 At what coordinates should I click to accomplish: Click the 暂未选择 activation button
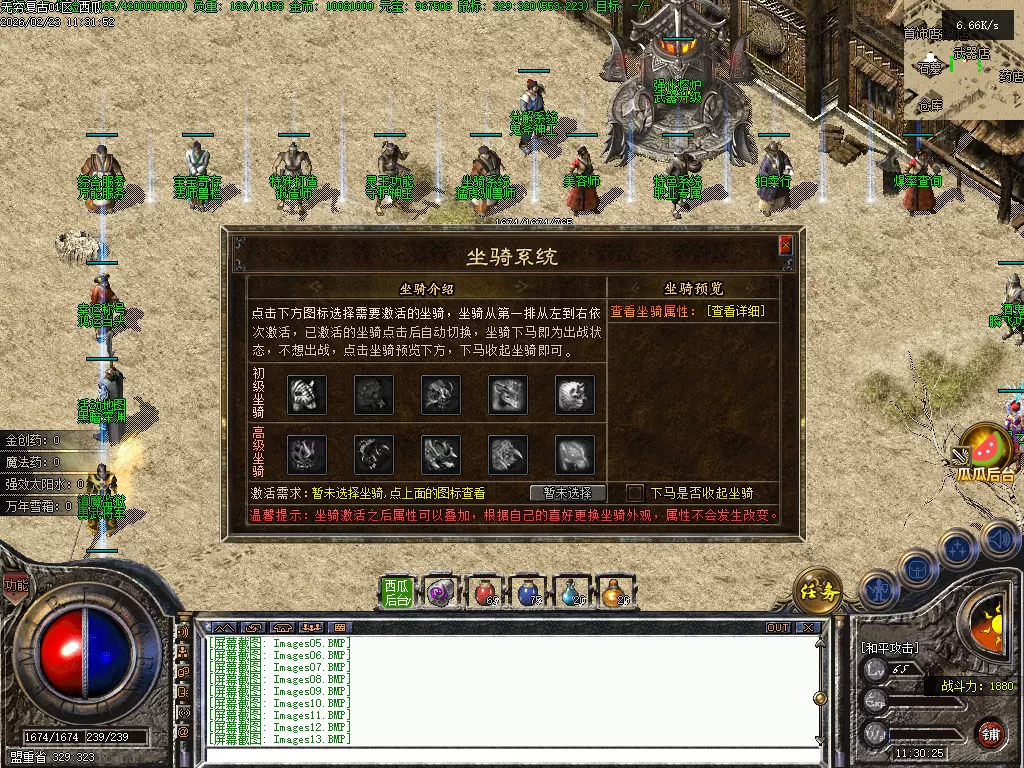567,493
